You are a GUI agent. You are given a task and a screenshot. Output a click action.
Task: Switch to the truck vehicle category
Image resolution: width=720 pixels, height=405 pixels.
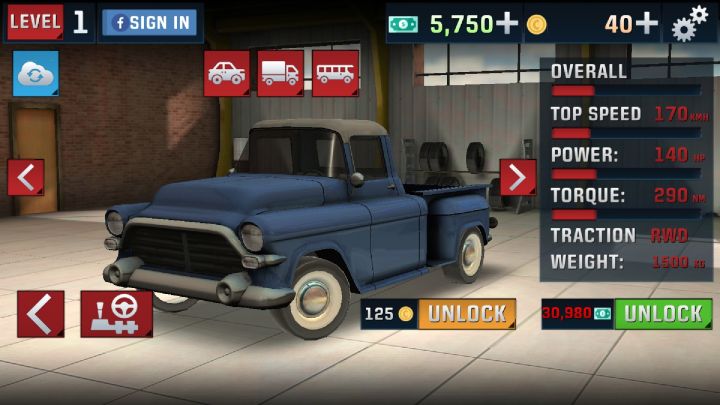pos(280,73)
